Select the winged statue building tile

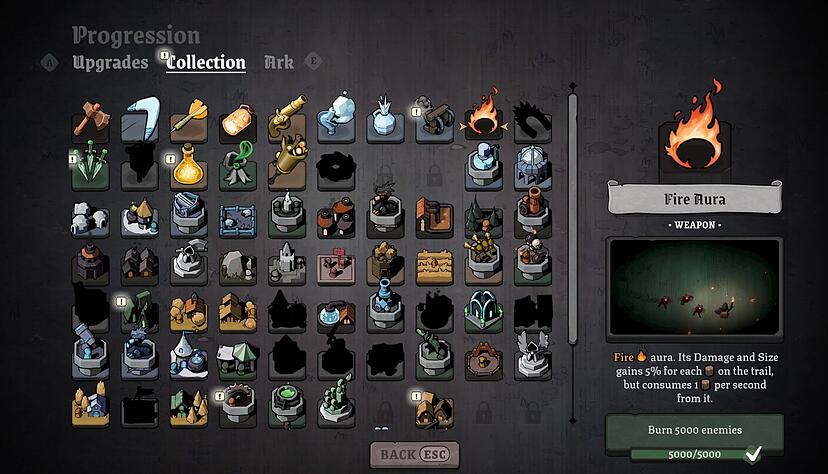[x=532, y=355]
